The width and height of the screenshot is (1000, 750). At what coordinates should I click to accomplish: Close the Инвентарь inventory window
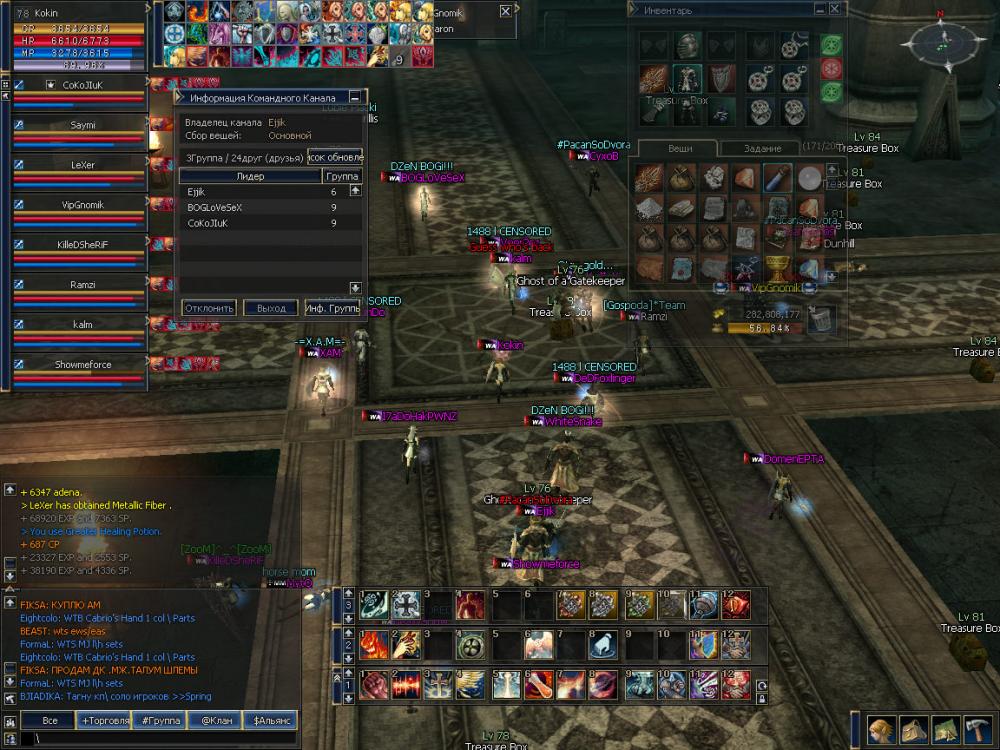click(834, 9)
